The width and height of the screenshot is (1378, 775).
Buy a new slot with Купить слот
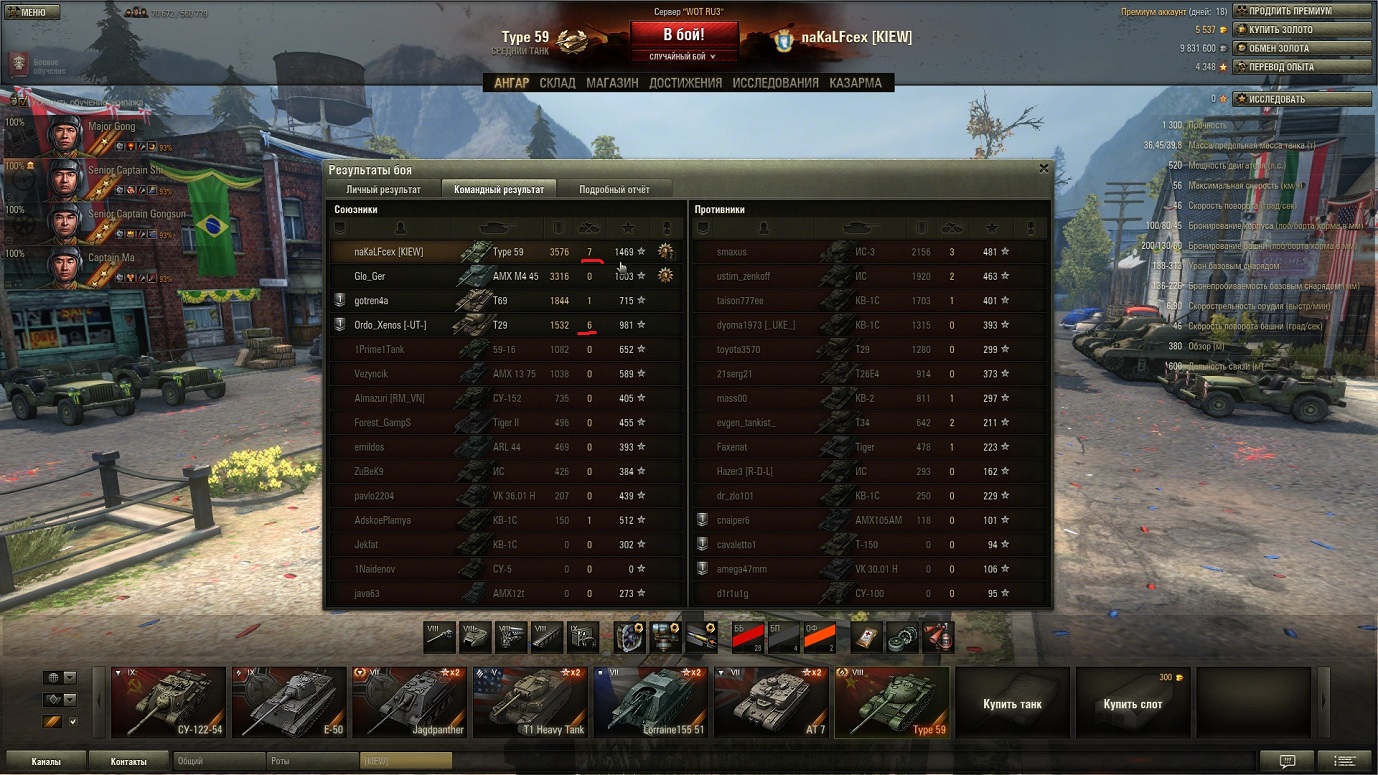(x=1132, y=703)
